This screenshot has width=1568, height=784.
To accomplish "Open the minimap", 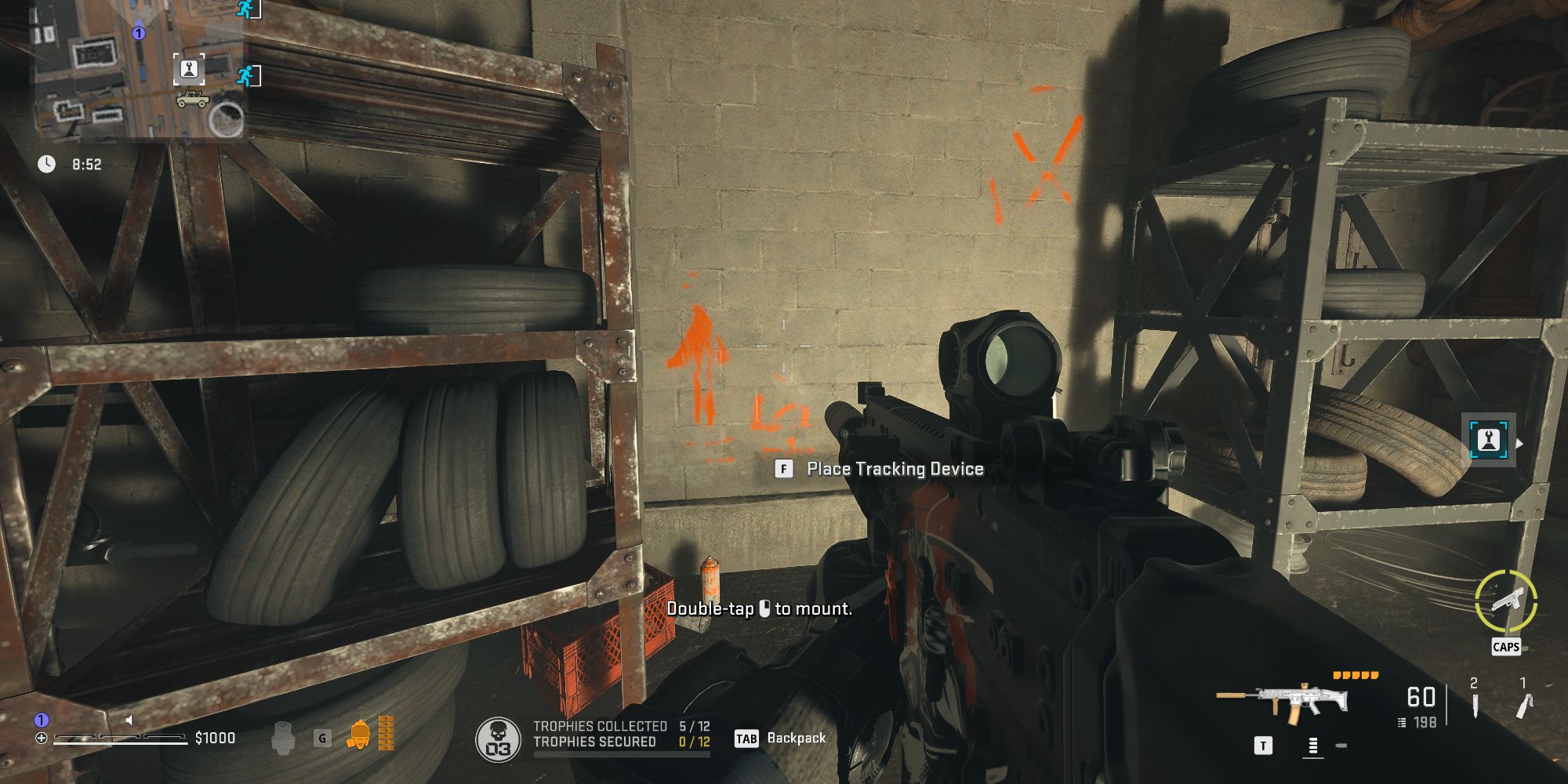I will click(x=137, y=71).
